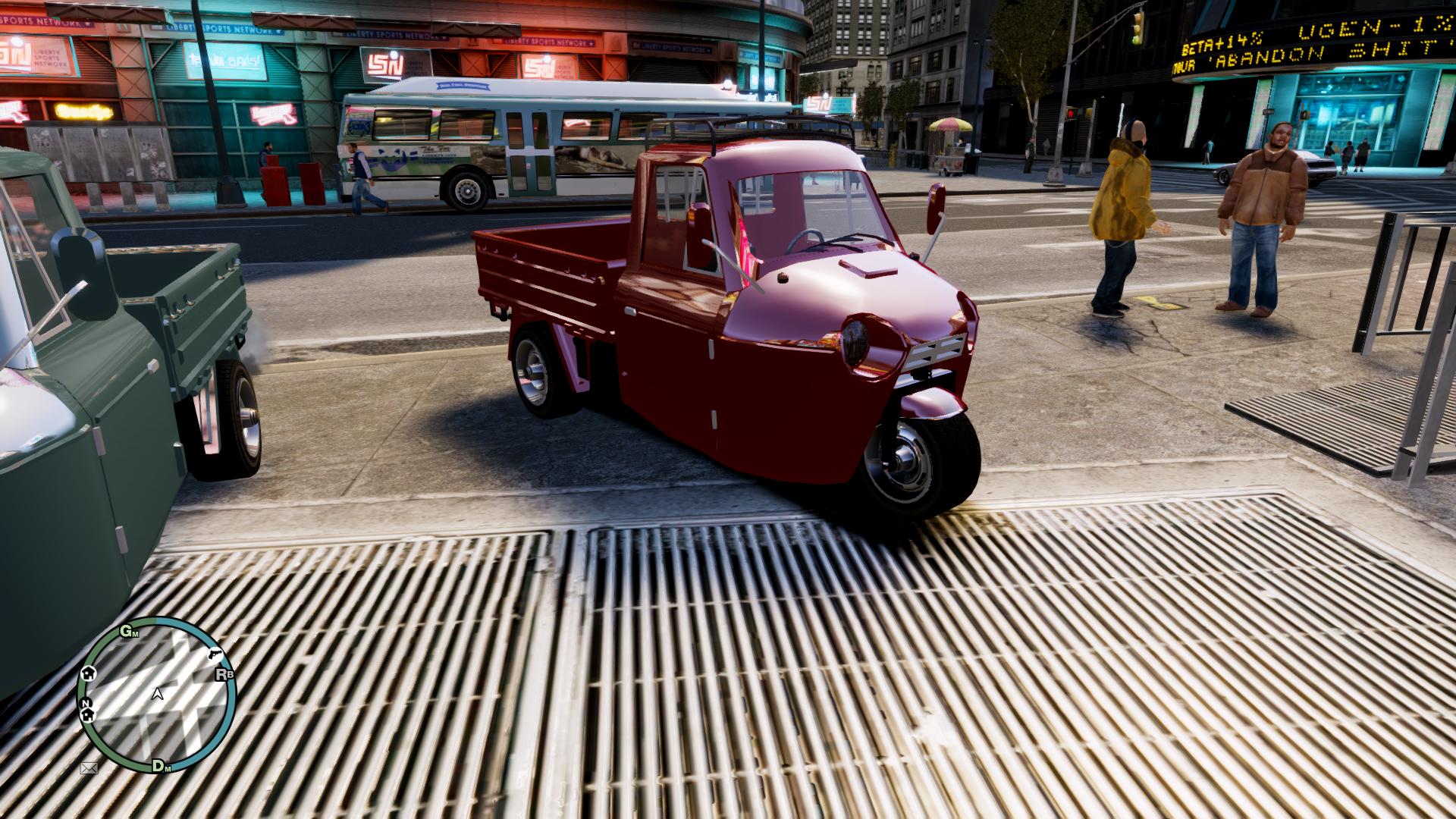Click the circular radar minimap
Image resolution: width=1456 pixels, height=819 pixels.
click(x=157, y=695)
